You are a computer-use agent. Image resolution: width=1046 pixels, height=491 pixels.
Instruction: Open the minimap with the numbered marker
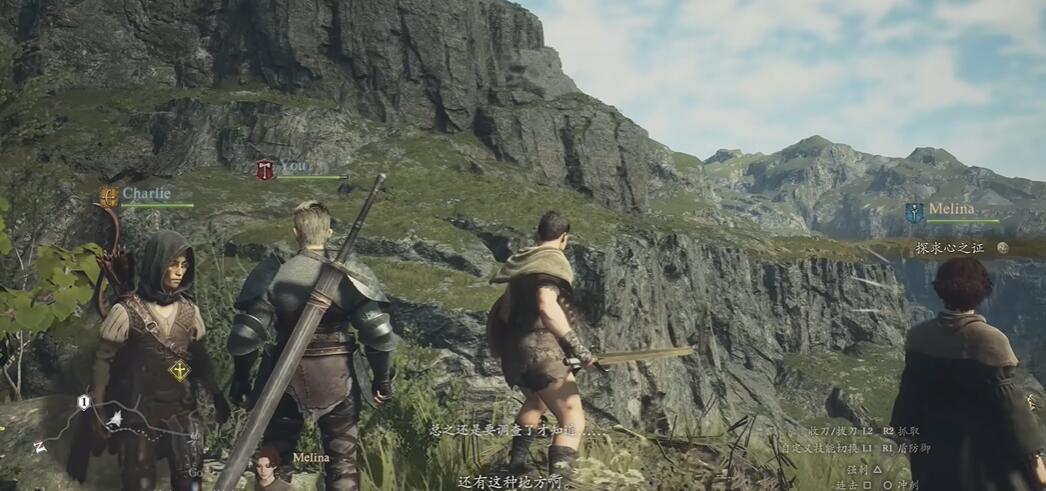click(x=110, y=425)
